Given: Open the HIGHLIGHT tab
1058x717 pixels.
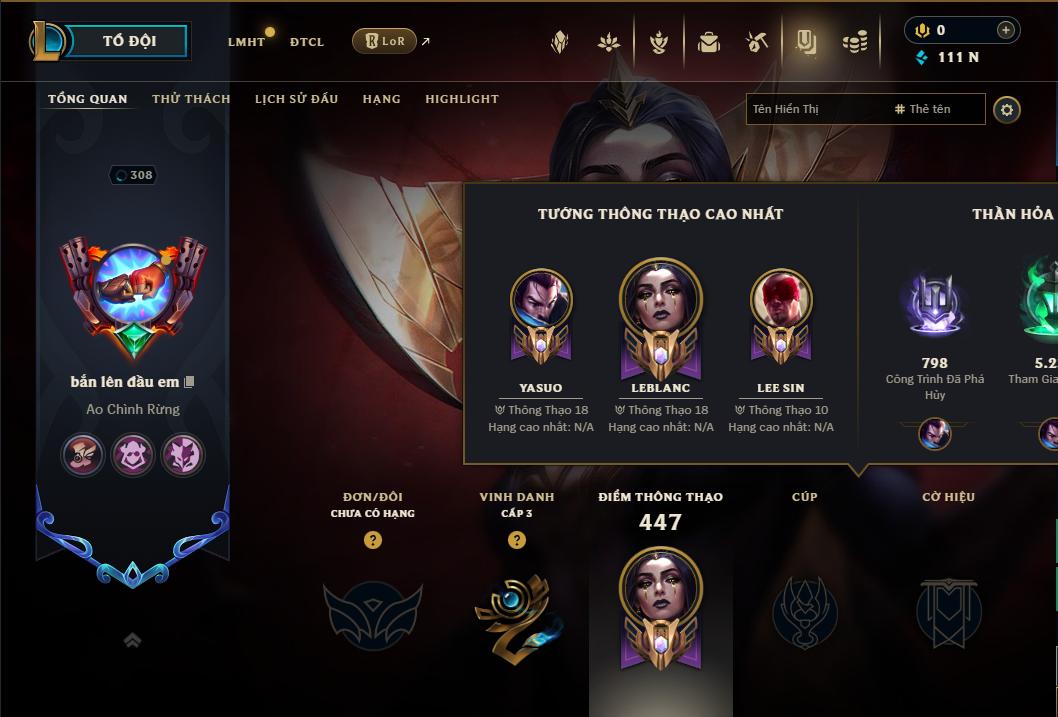Looking at the screenshot, I should click(461, 99).
